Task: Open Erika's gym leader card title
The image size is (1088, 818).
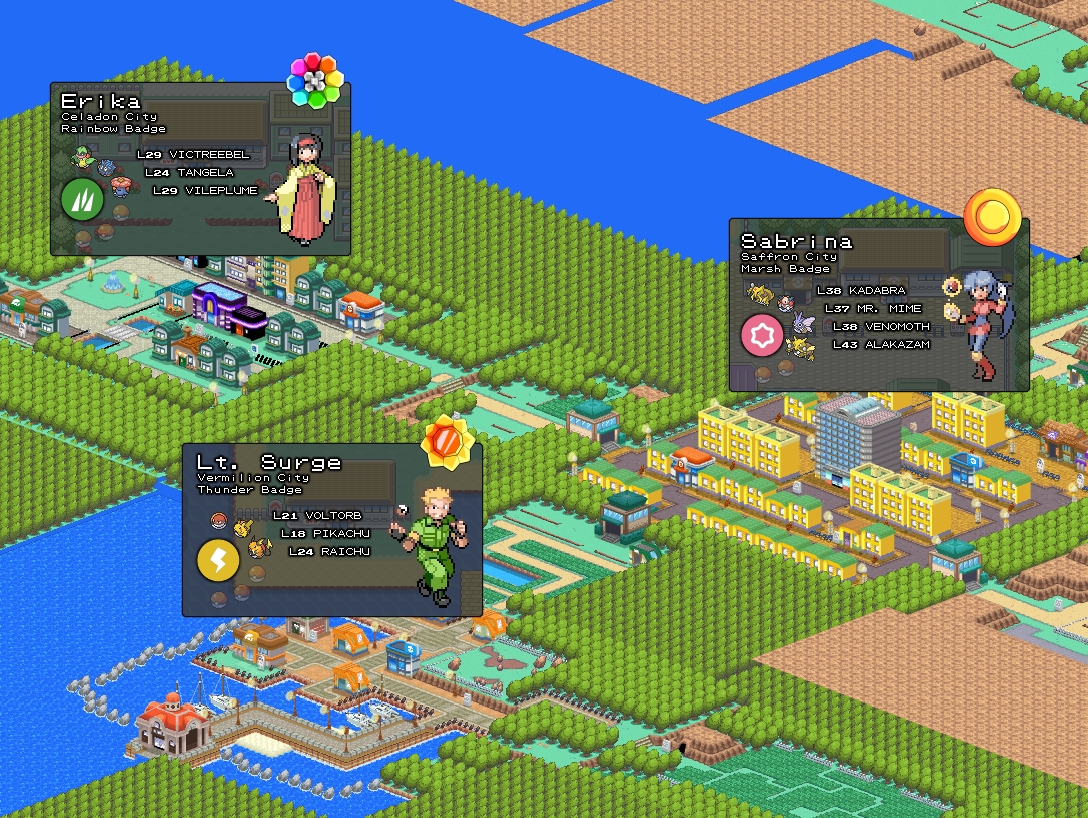Action: 101,101
